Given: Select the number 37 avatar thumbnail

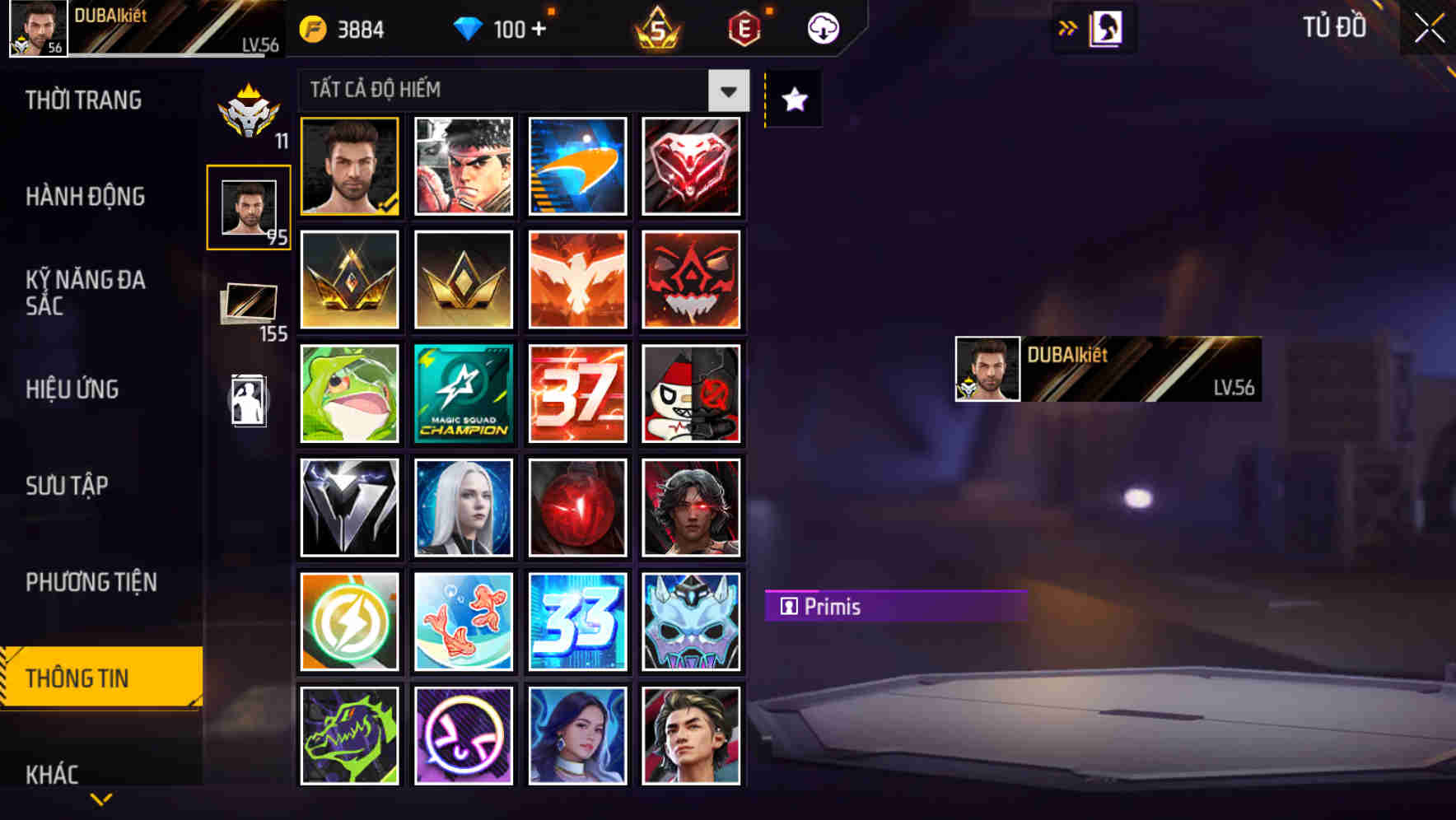Looking at the screenshot, I should (x=576, y=394).
